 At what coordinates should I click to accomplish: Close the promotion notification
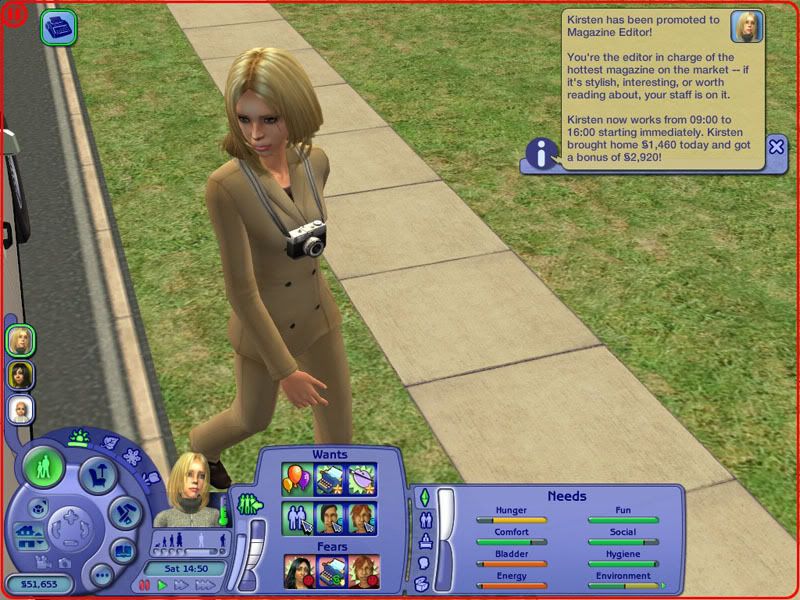(x=776, y=147)
